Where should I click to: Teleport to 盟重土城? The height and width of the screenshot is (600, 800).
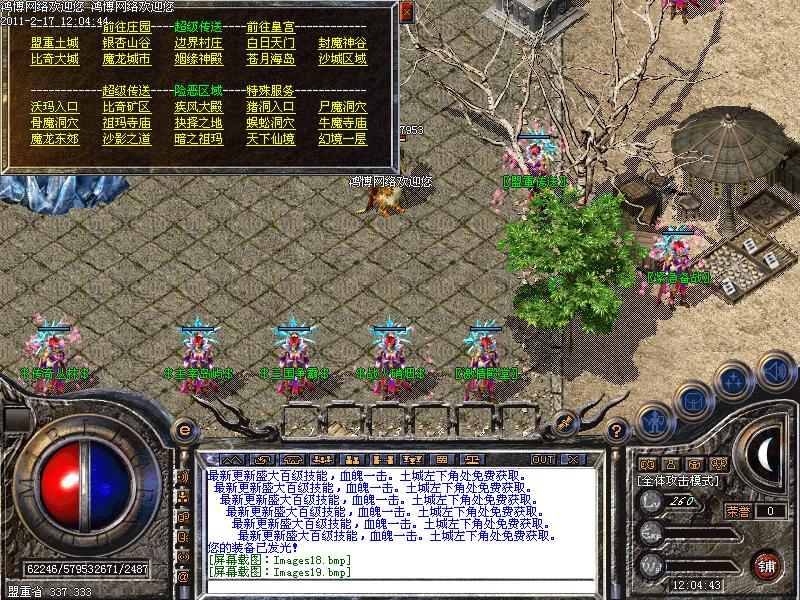click(55, 43)
